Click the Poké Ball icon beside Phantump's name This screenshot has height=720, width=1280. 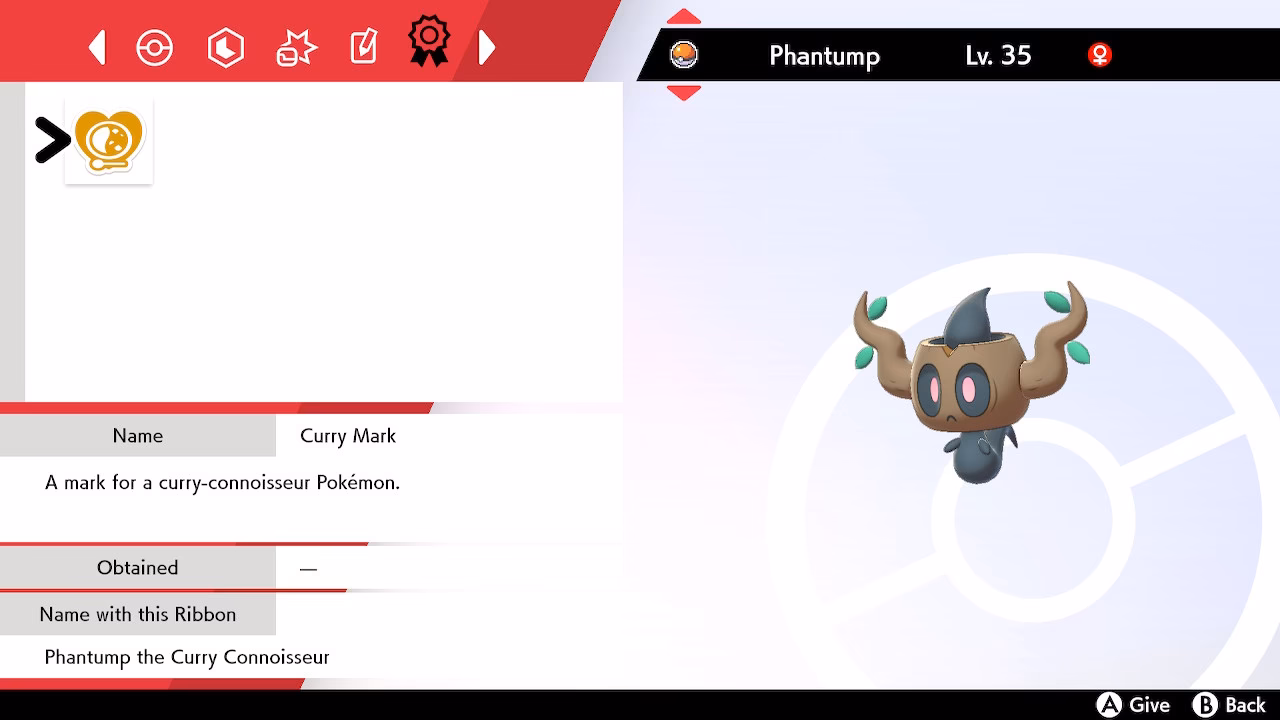tap(685, 55)
